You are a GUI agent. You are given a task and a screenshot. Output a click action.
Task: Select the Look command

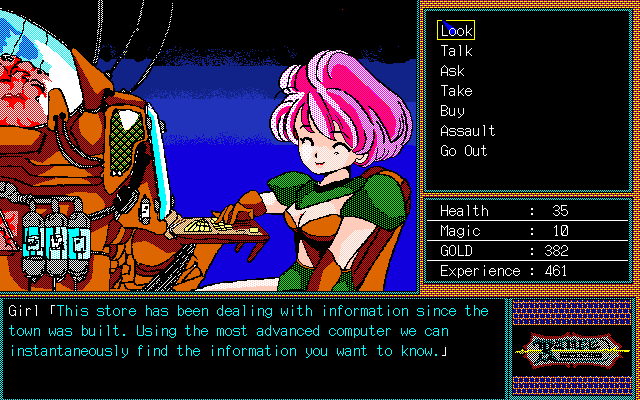[456, 31]
